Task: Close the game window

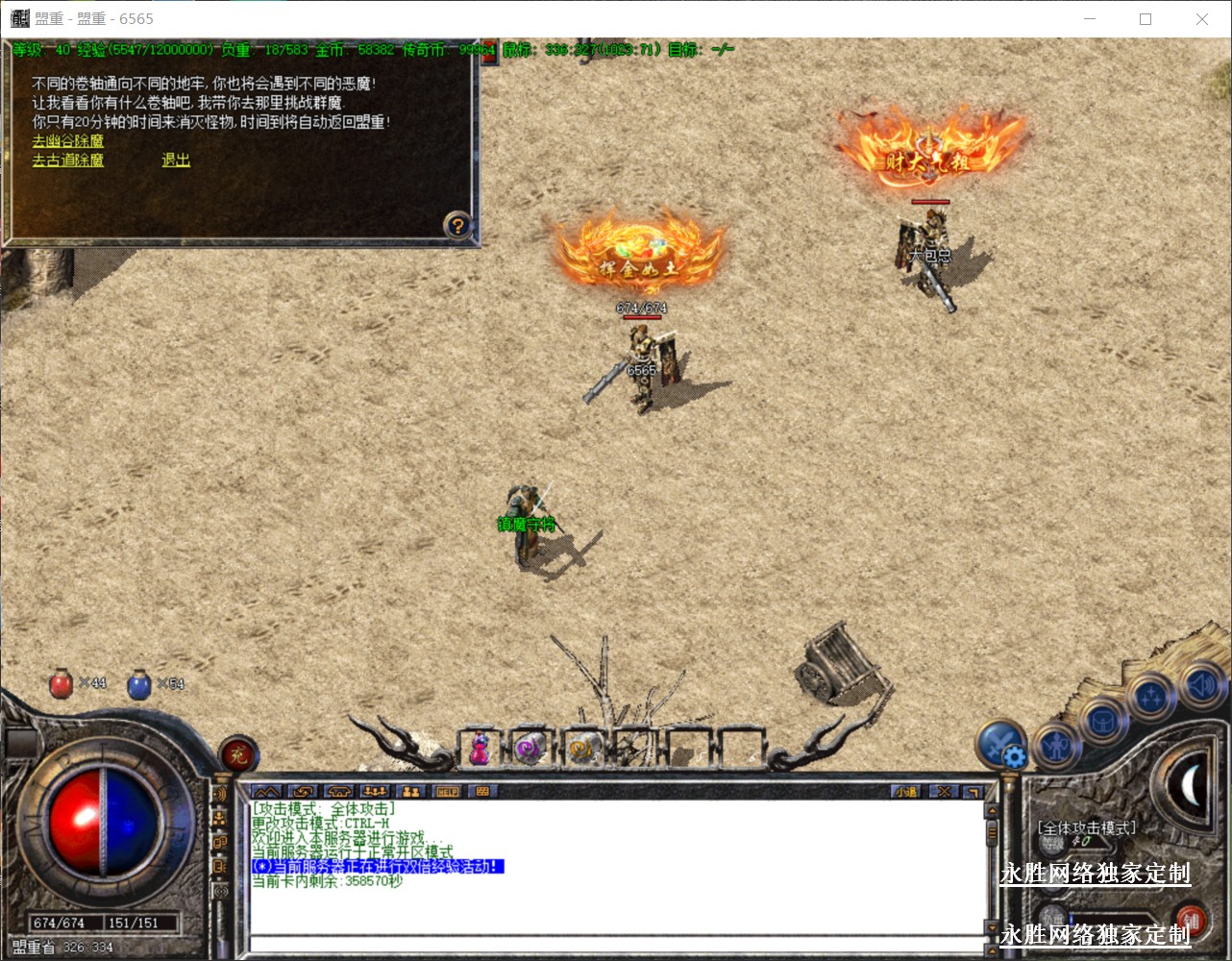Action: click(x=1202, y=19)
